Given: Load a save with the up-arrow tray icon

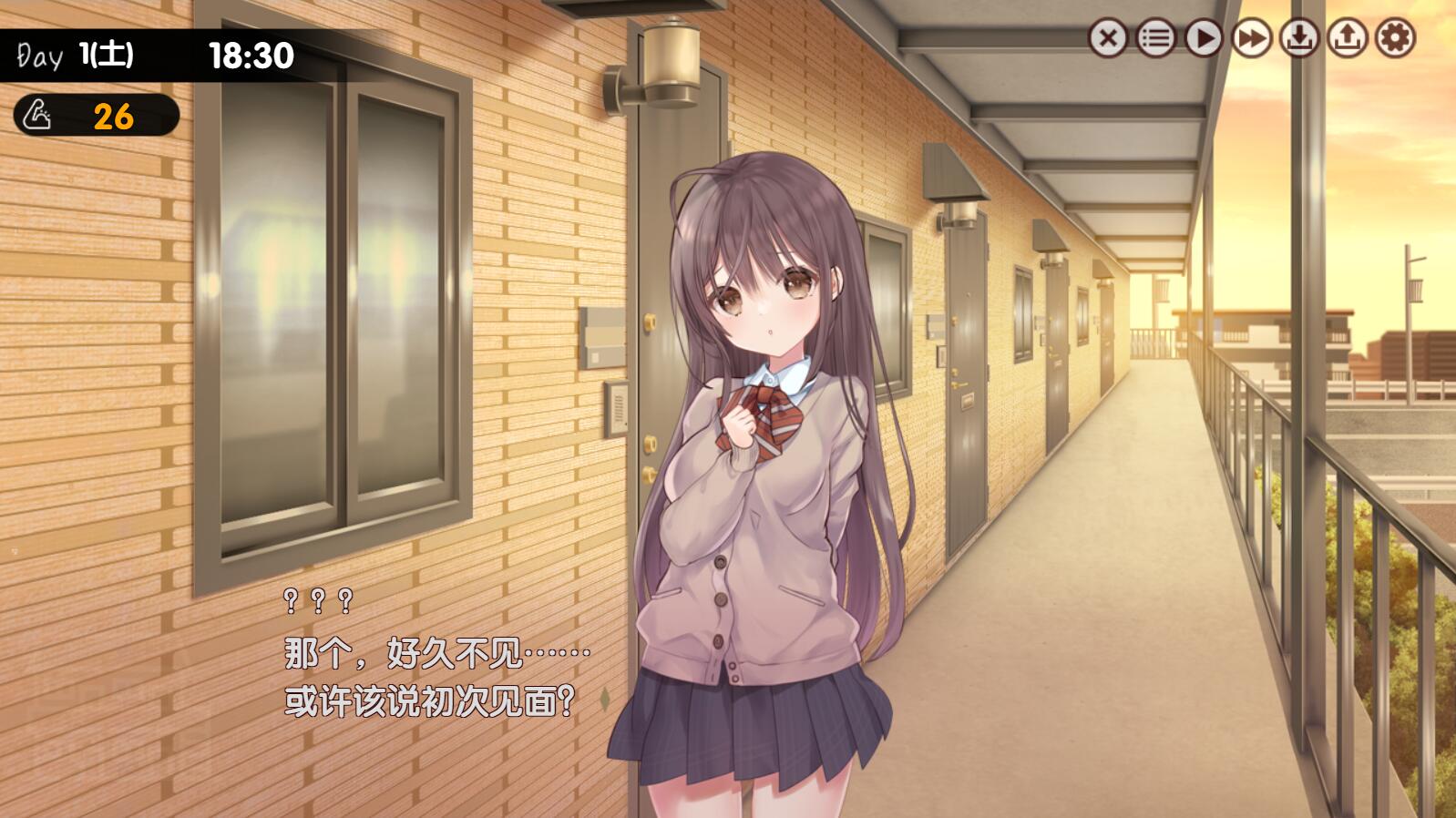Looking at the screenshot, I should click(1347, 38).
